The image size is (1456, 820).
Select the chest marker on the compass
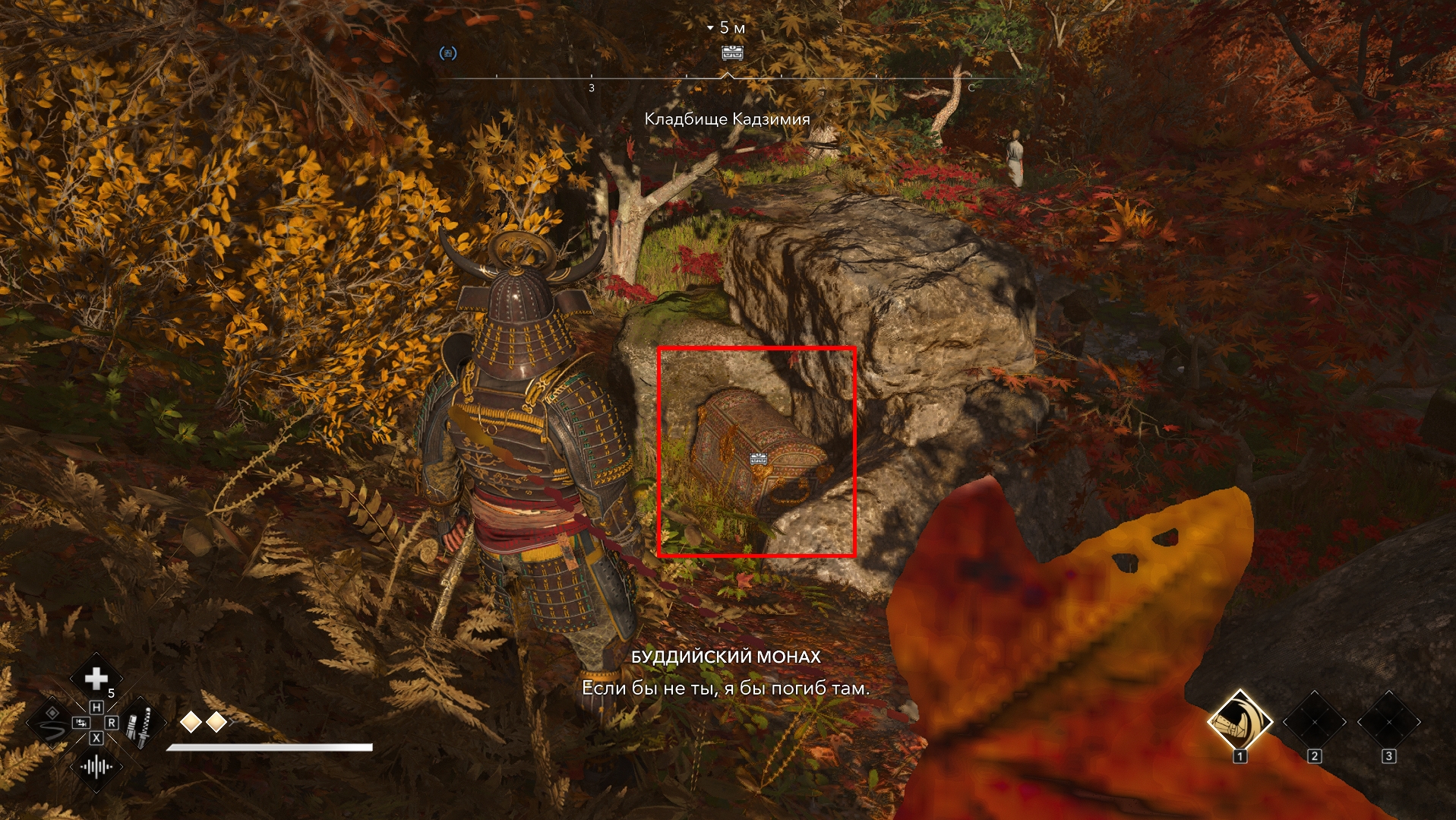pos(732,52)
